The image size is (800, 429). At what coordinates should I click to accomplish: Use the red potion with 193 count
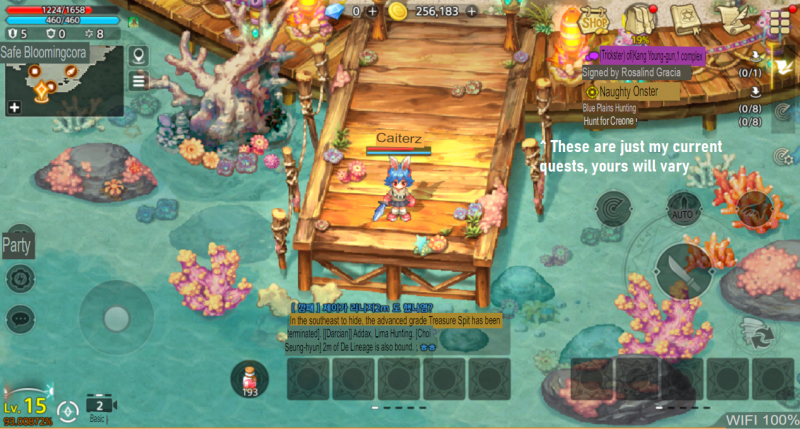[249, 378]
